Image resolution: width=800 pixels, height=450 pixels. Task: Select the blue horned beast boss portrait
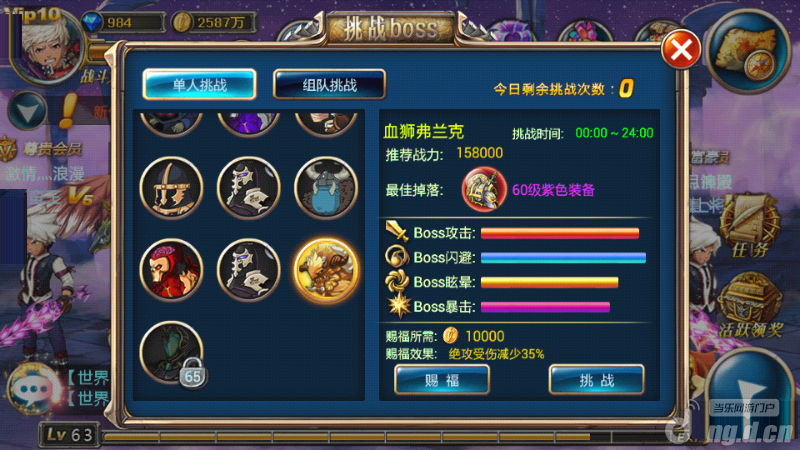pos(326,187)
